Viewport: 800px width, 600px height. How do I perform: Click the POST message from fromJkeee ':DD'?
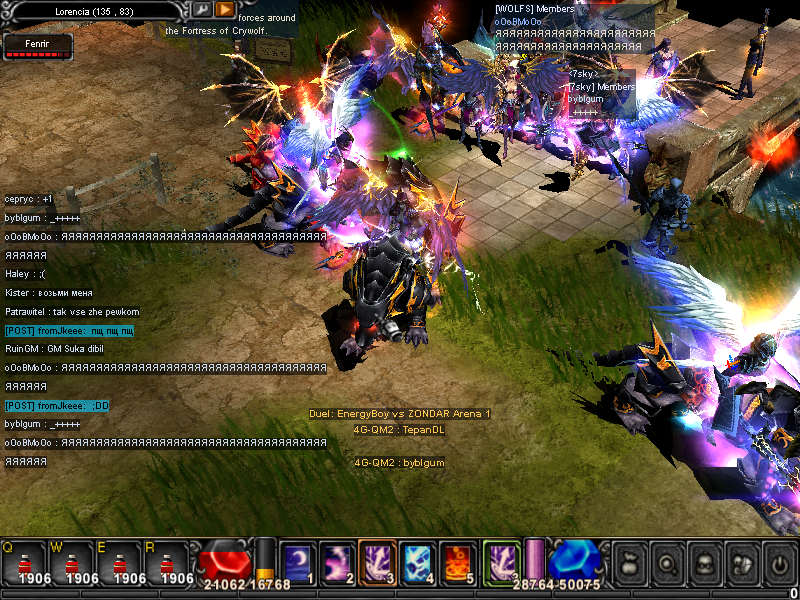click(x=57, y=405)
